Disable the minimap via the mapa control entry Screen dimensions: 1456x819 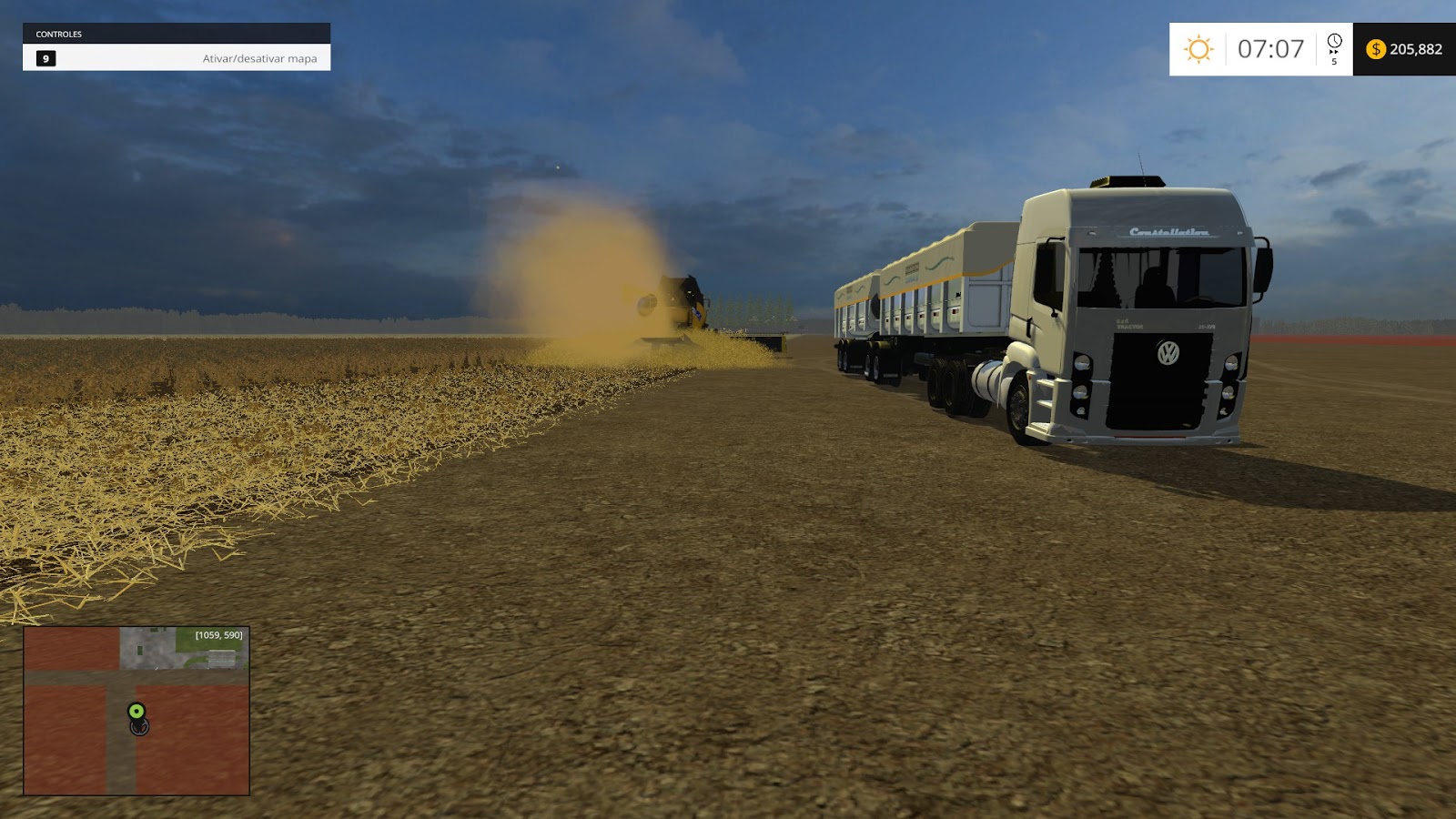[259, 58]
